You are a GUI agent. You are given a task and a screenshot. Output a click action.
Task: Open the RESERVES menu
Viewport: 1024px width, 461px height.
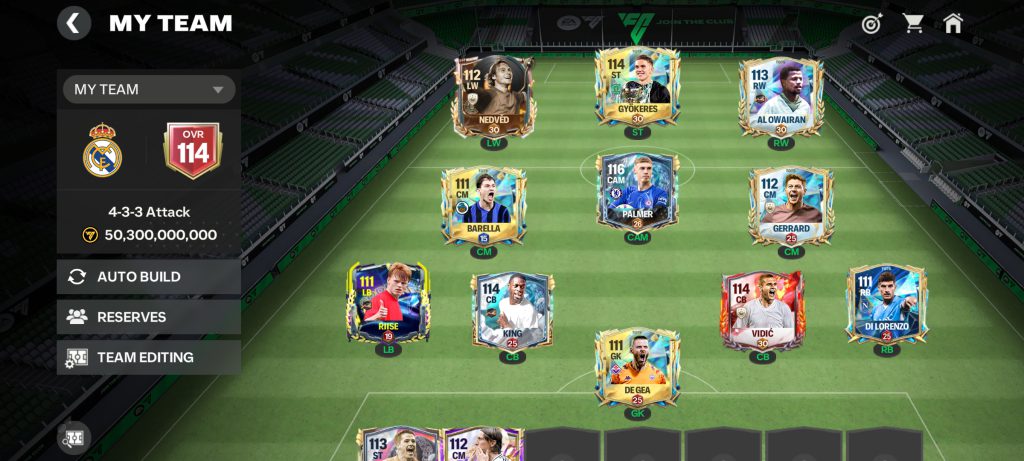coord(149,317)
